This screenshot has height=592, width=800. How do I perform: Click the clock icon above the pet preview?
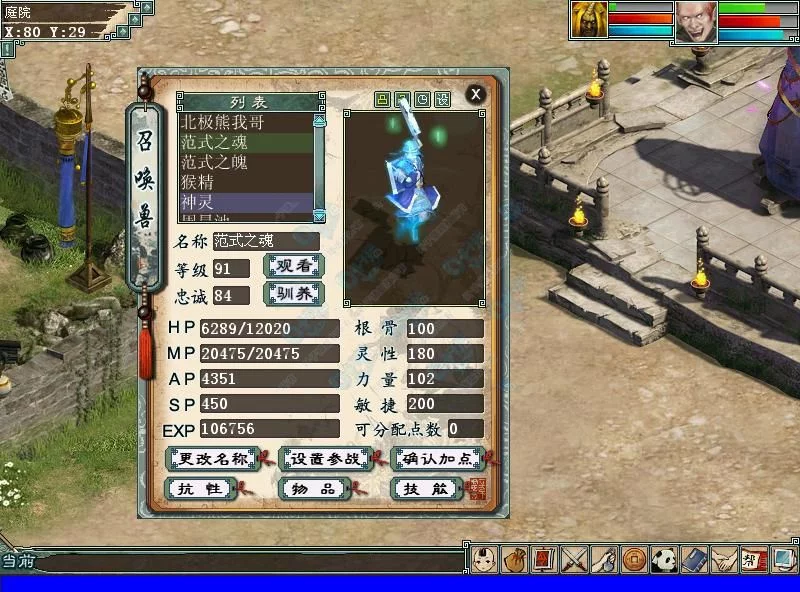pos(422,100)
